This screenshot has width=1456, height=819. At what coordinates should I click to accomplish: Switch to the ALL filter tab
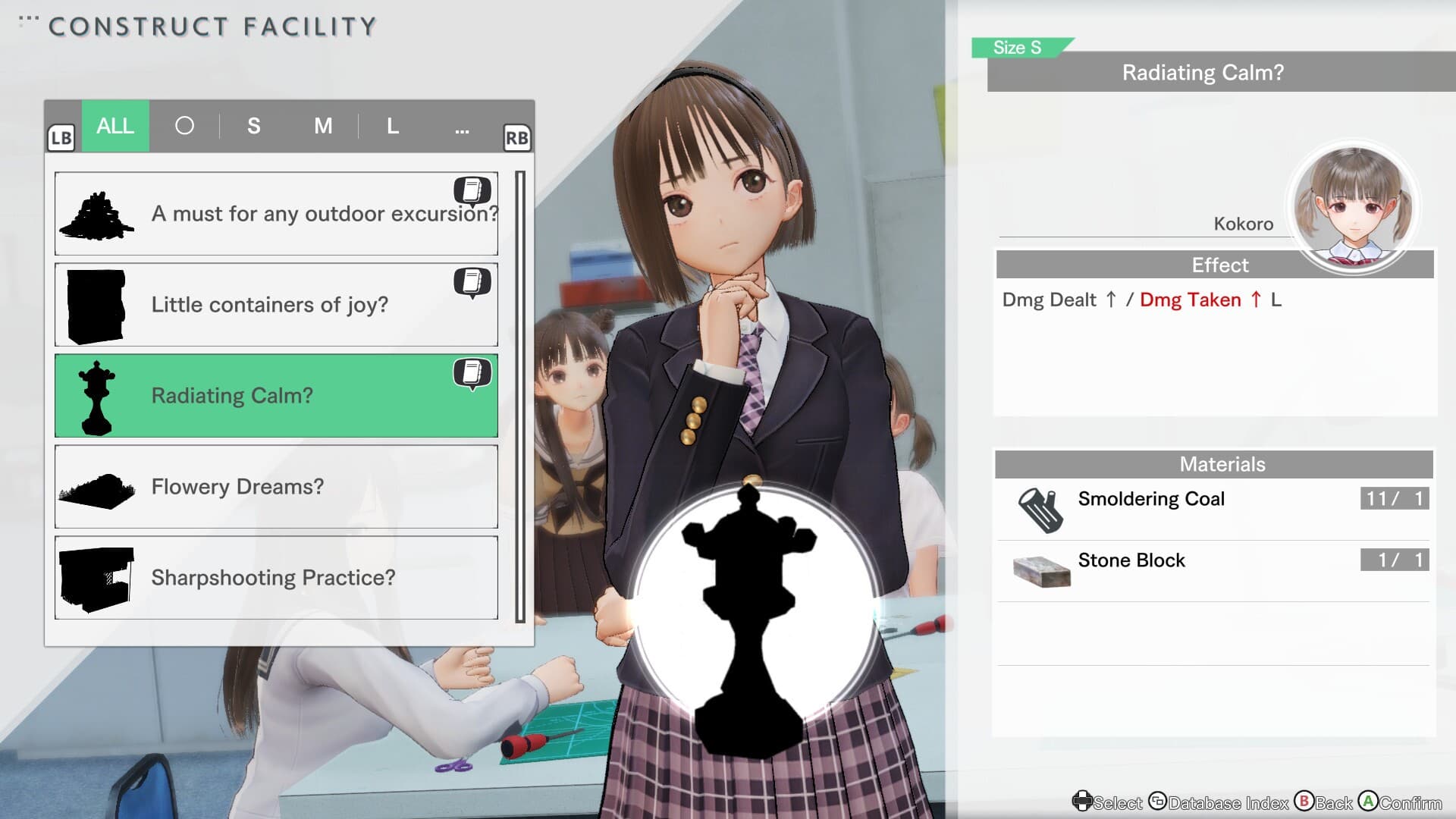click(115, 126)
